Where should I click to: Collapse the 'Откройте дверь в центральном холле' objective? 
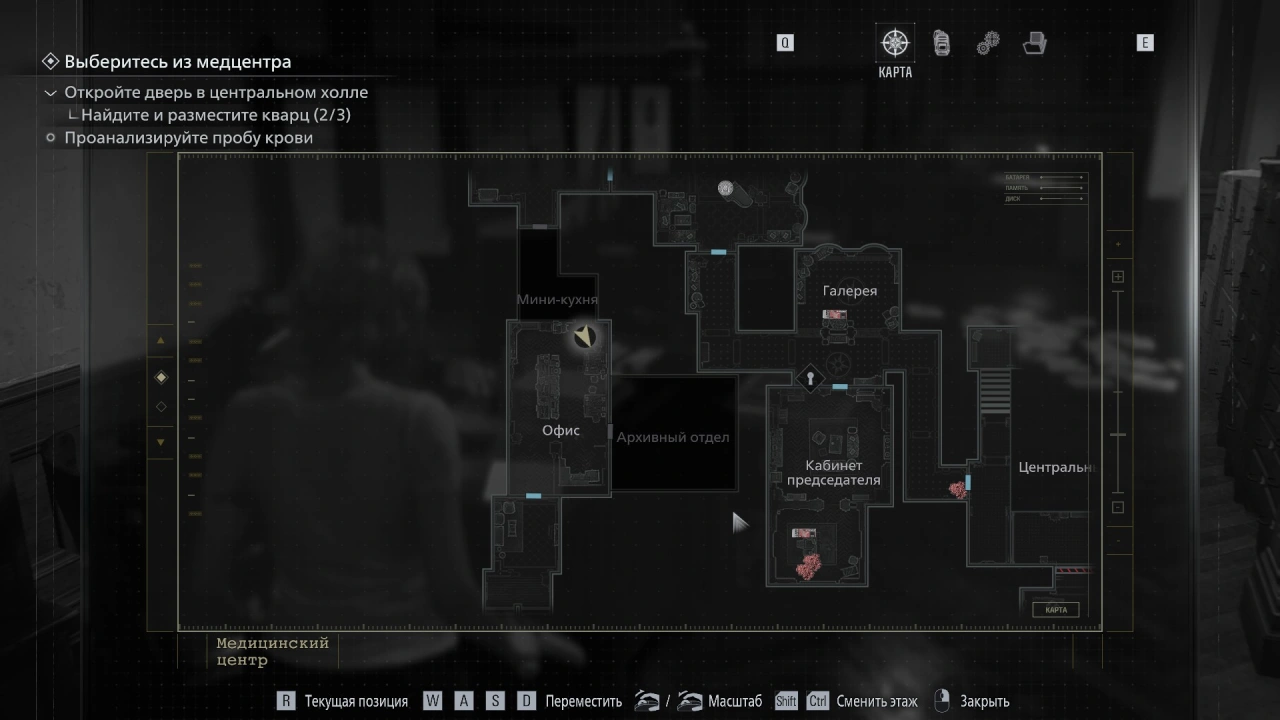click(x=51, y=93)
